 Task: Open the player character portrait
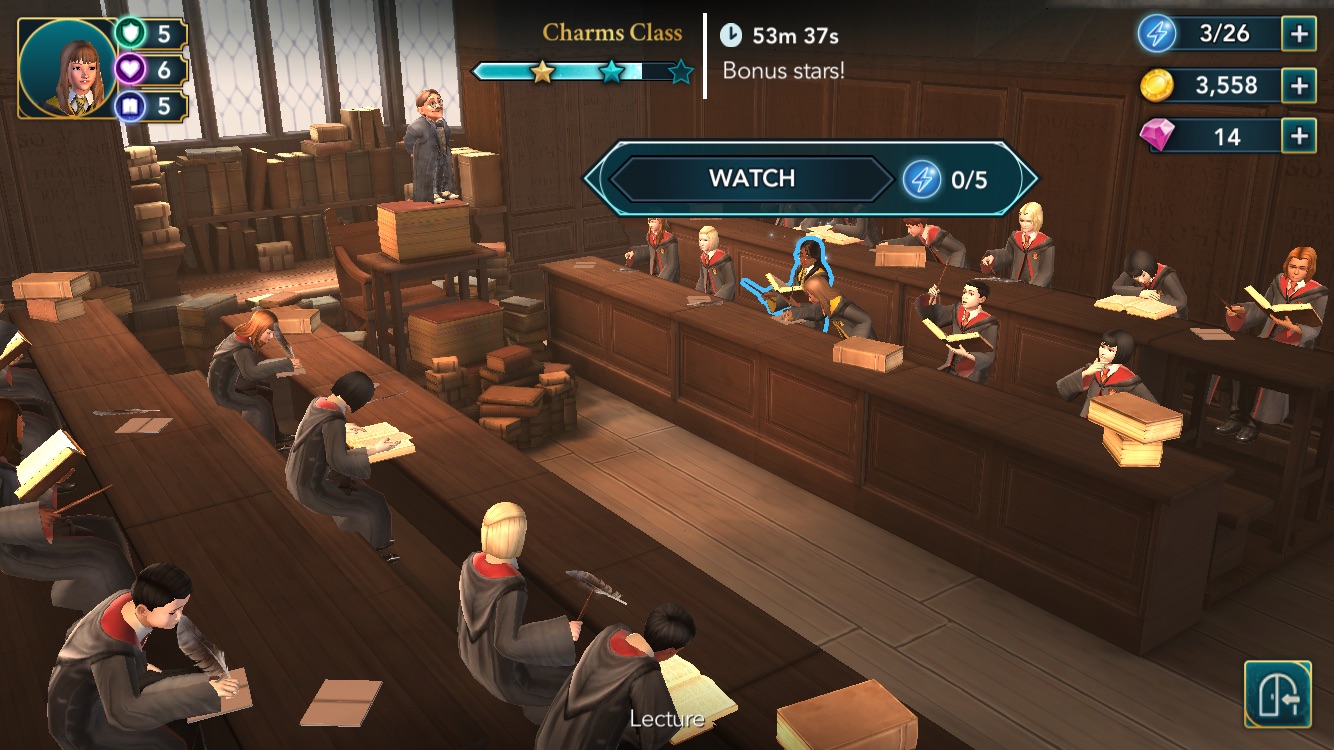point(68,68)
